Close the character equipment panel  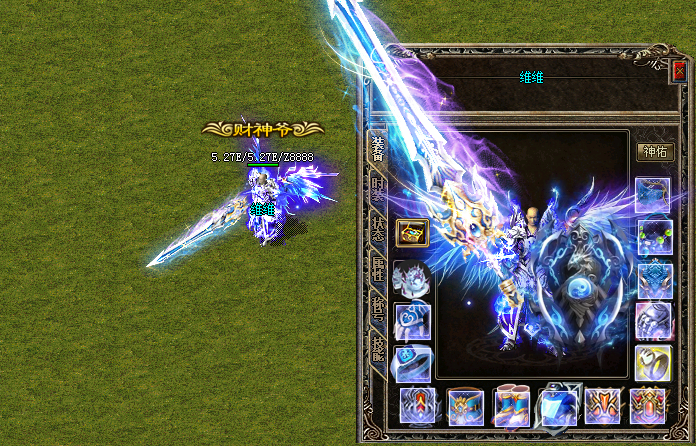click(681, 70)
